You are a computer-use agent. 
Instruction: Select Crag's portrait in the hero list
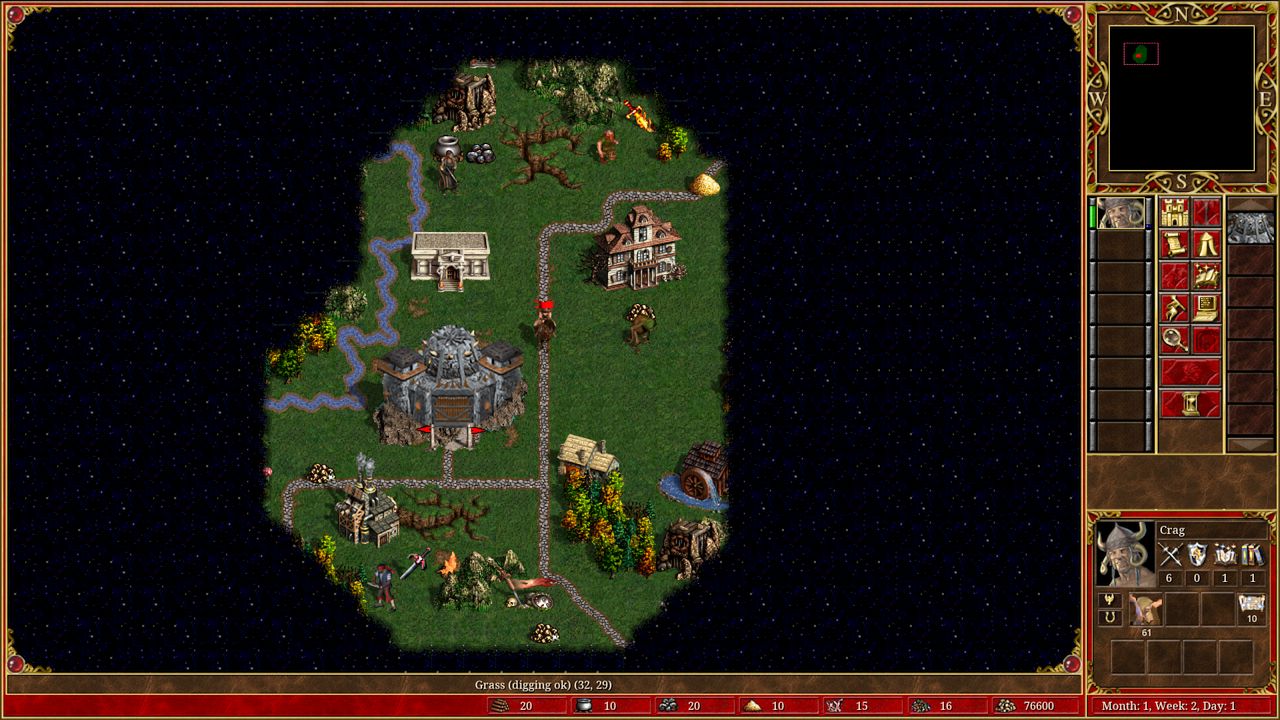point(1121,213)
